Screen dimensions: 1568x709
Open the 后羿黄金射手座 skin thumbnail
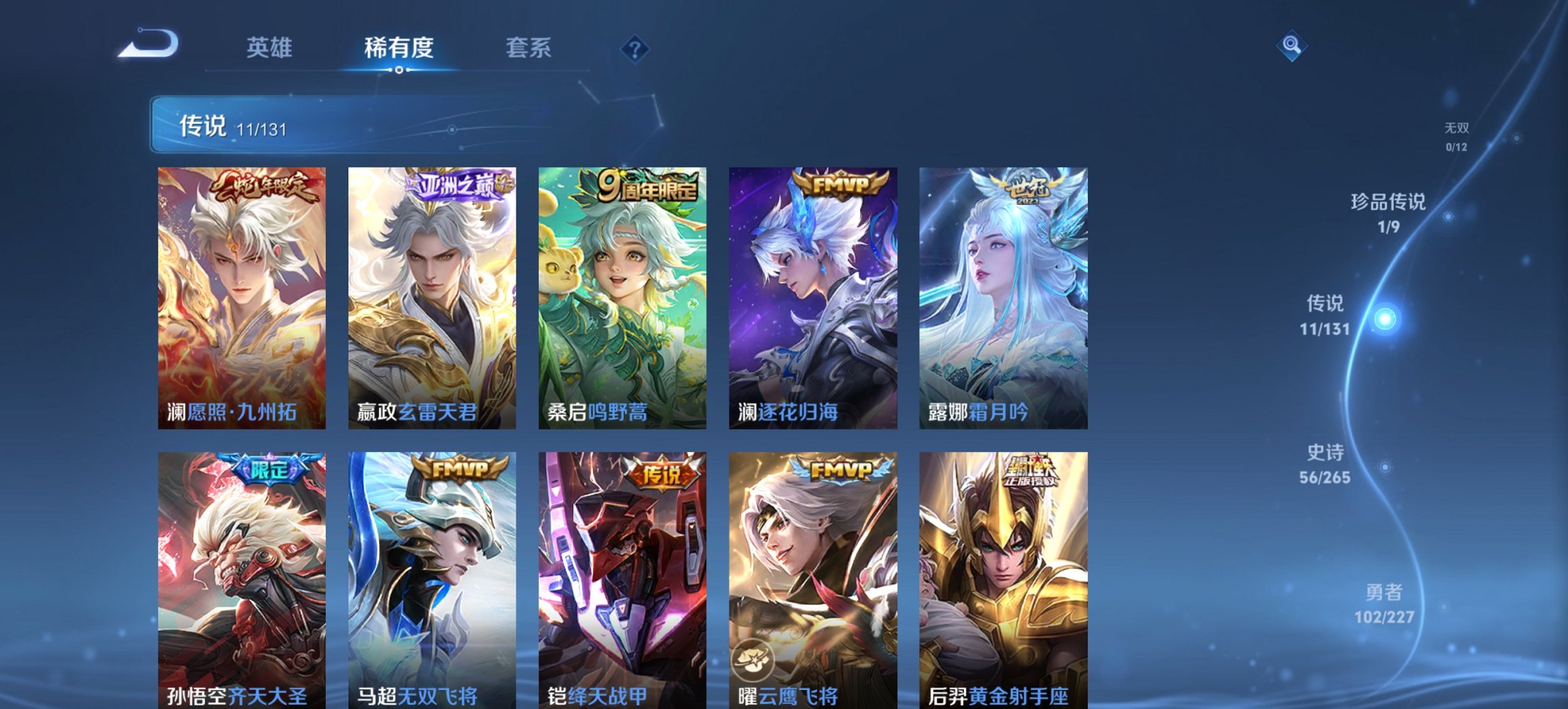[x=1002, y=581]
